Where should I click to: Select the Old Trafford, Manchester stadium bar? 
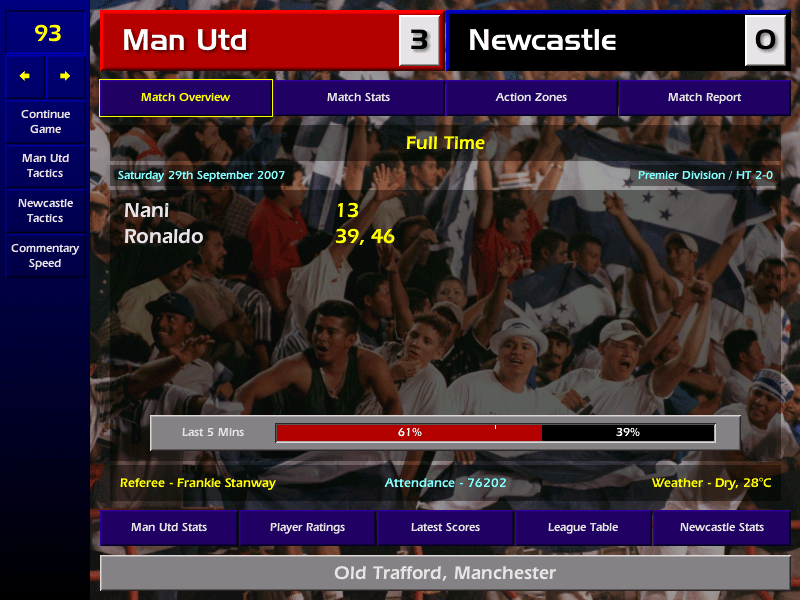point(445,573)
